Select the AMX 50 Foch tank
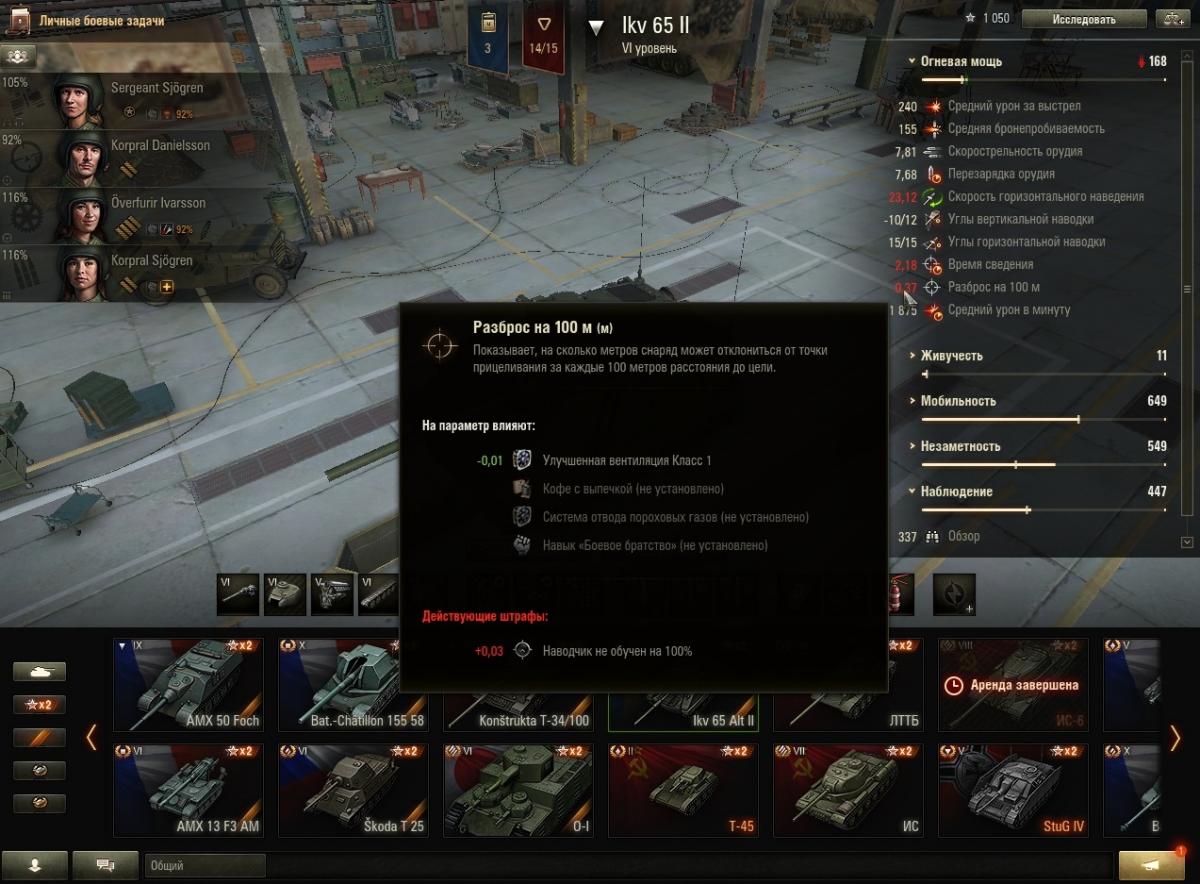Image resolution: width=1200 pixels, height=884 pixels. coord(188,685)
